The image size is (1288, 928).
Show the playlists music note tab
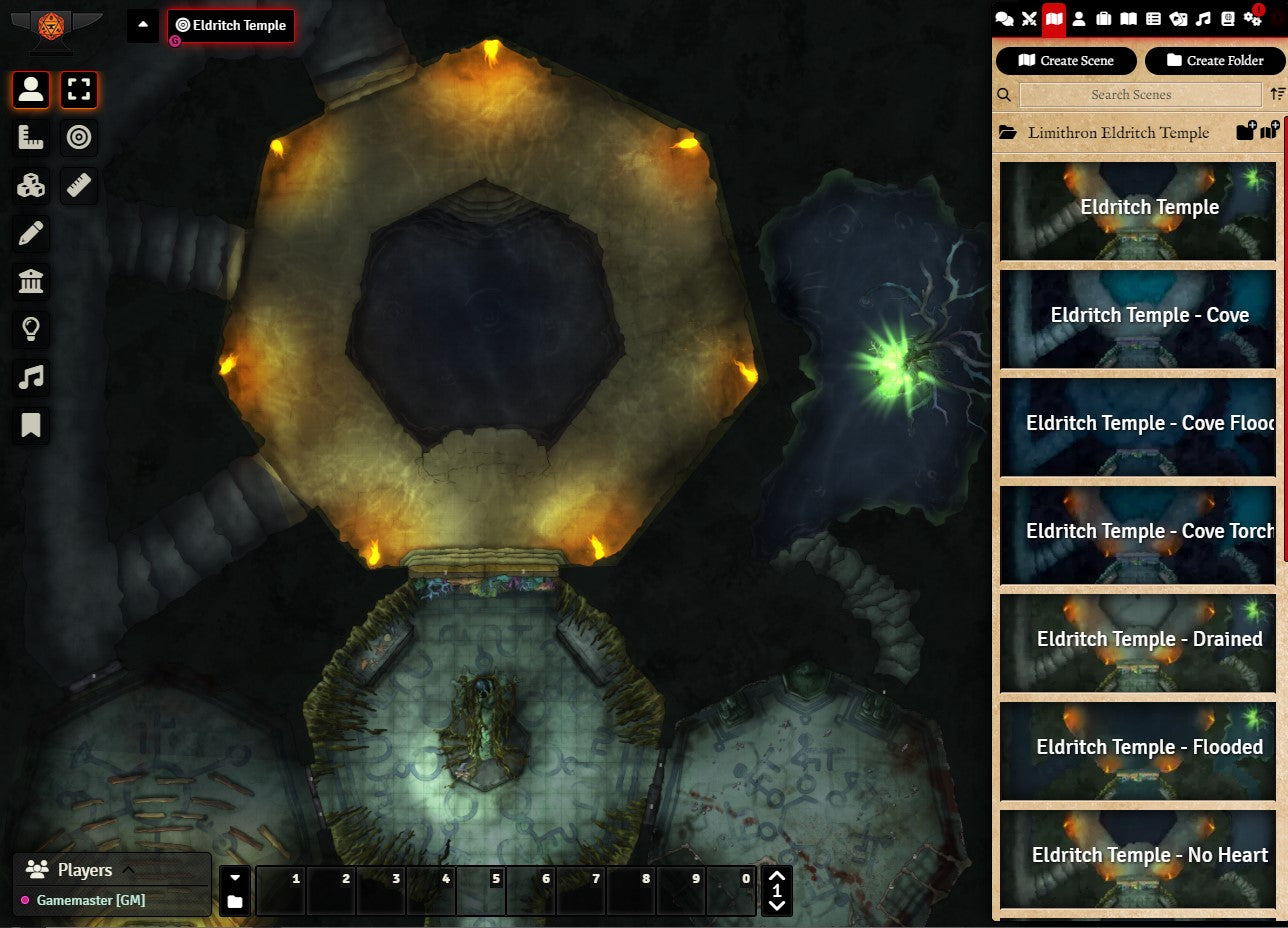pyautogui.click(x=1203, y=19)
